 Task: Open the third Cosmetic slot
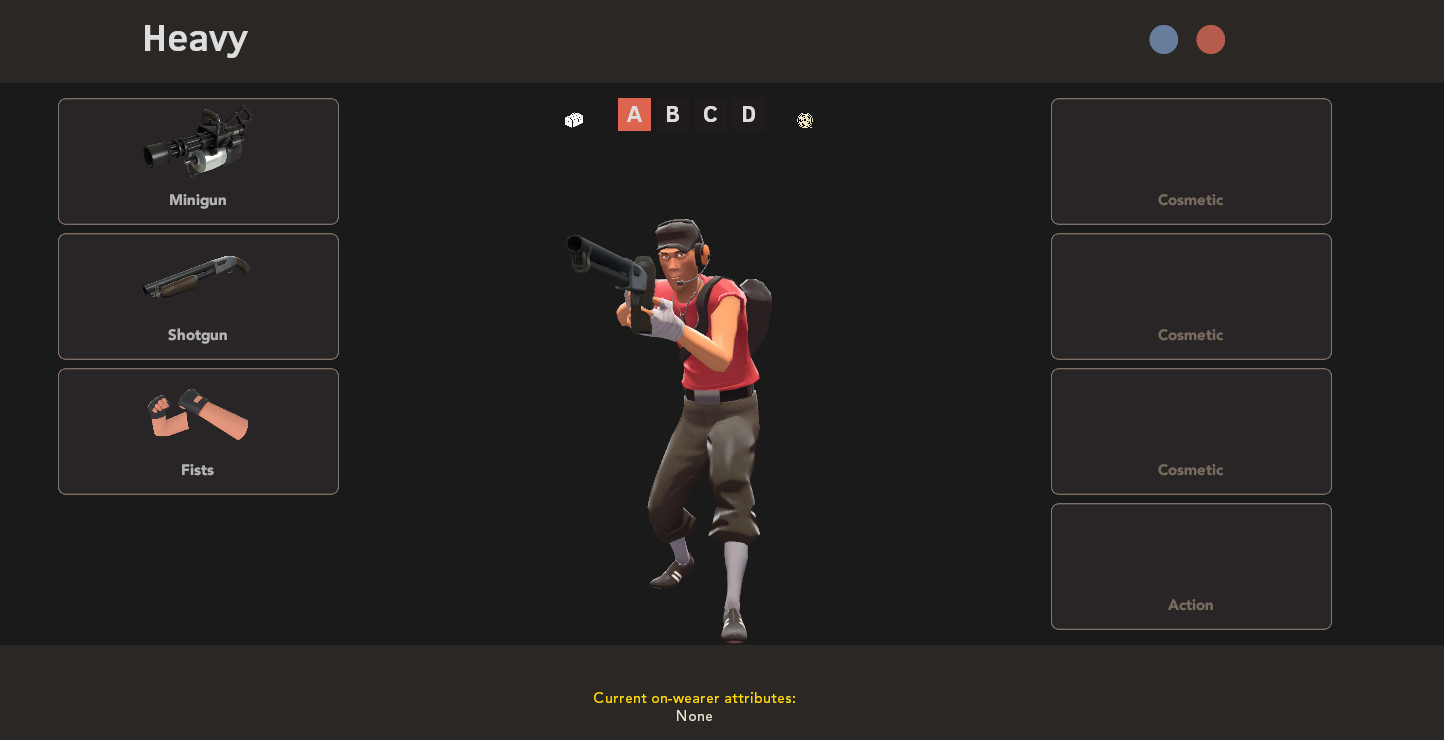pyautogui.click(x=1190, y=431)
